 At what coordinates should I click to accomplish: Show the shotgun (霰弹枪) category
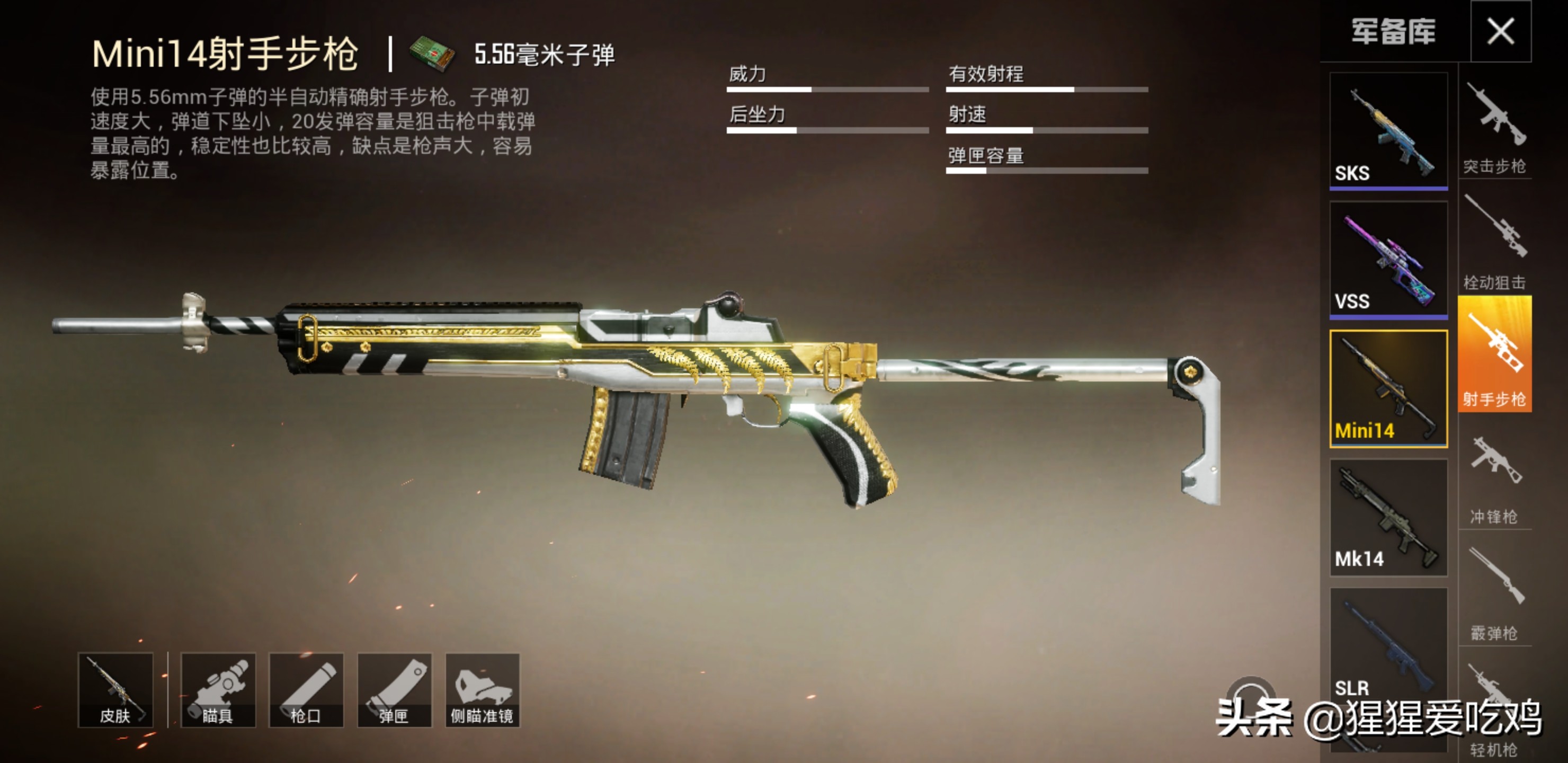[x=1495, y=594]
